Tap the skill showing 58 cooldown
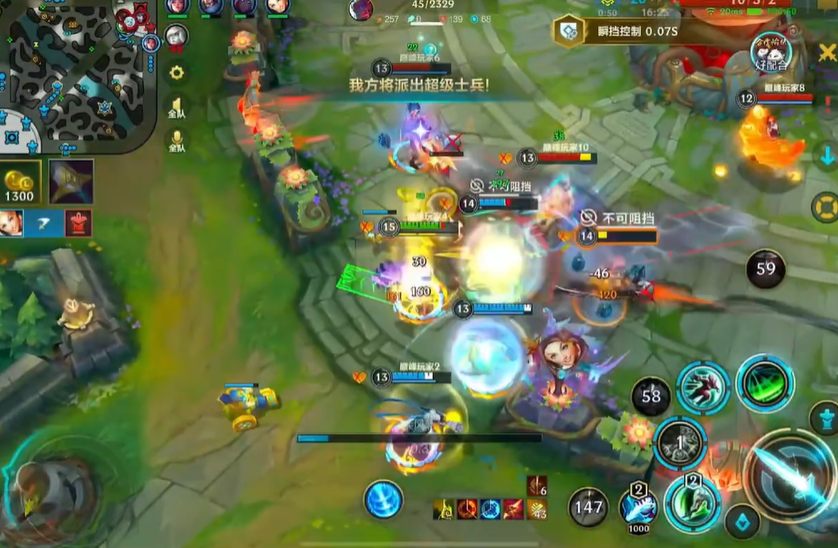 tap(651, 397)
